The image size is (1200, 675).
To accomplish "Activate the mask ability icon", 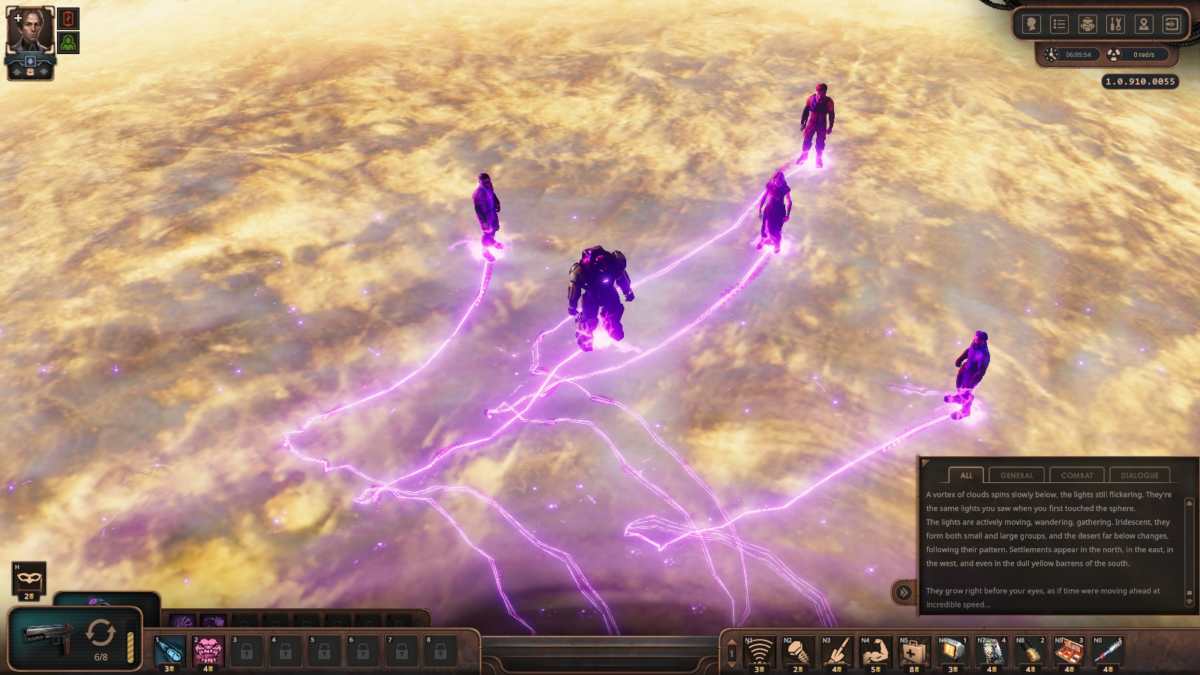I will pyautogui.click(x=28, y=577).
